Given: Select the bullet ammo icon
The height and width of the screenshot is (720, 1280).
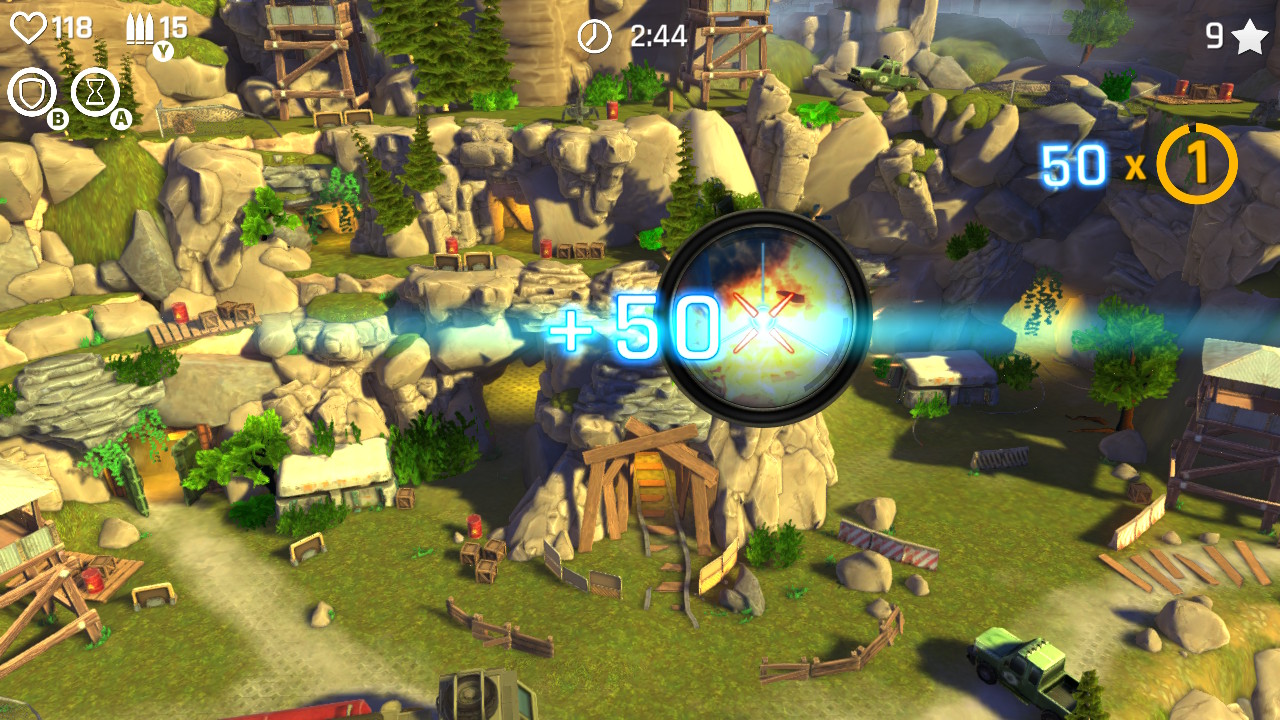Looking at the screenshot, I should click(140, 27).
